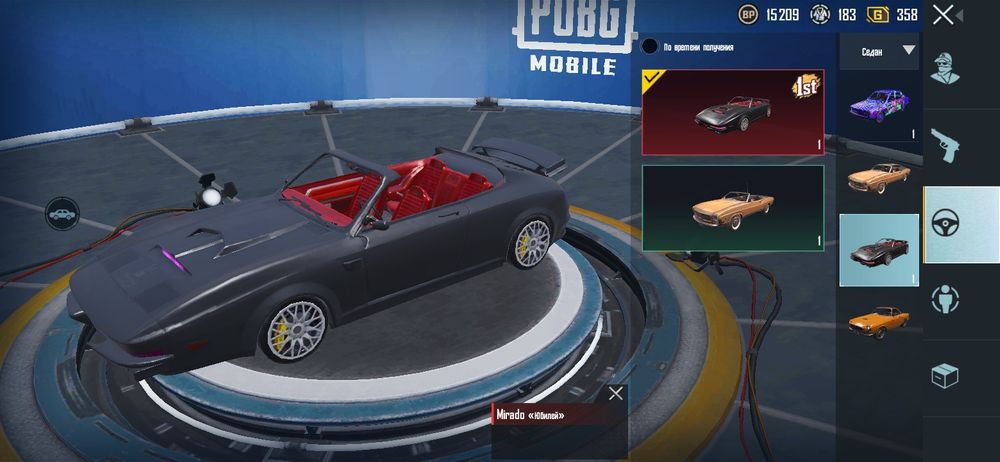Open the parachute figure tab
1000x462 pixels.
(x=945, y=300)
